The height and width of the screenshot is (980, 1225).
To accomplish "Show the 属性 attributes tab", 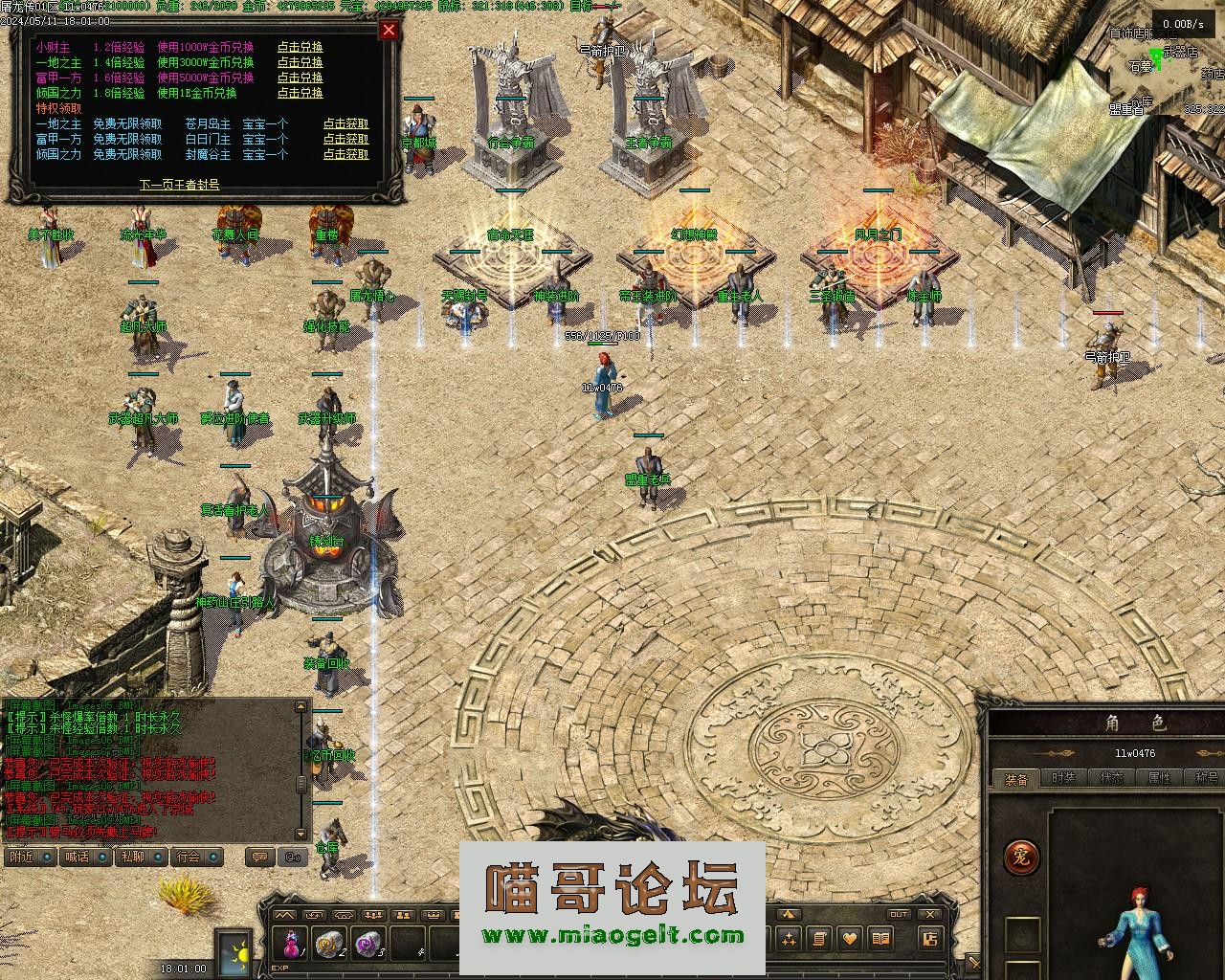I will coord(1159,779).
